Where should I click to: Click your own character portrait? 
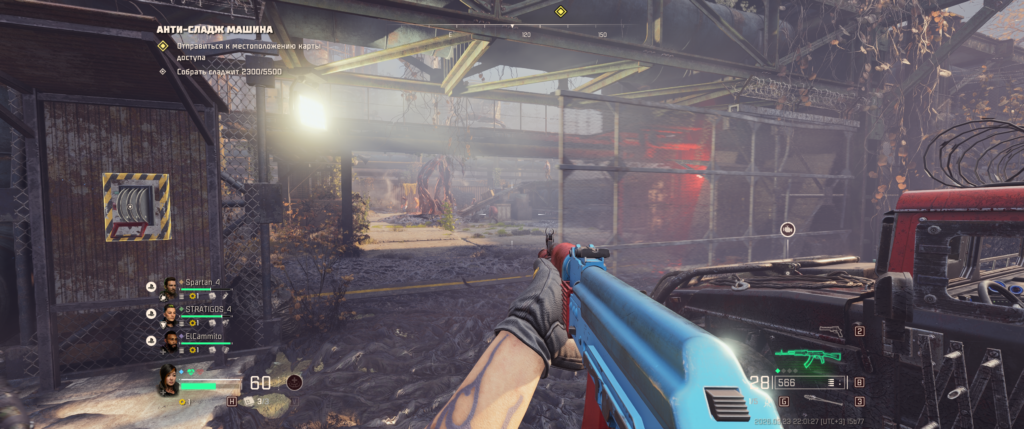point(168,380)
